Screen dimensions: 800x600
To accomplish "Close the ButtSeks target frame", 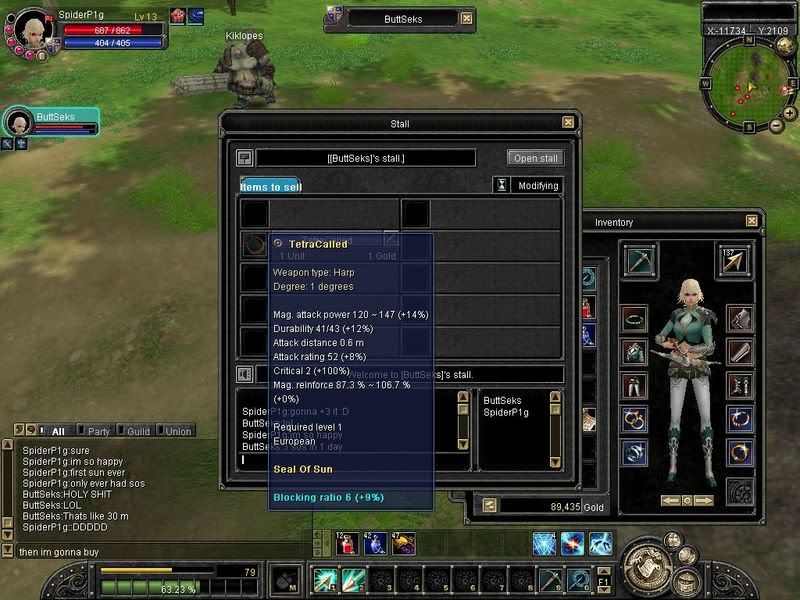I will [x=466, y=18].
